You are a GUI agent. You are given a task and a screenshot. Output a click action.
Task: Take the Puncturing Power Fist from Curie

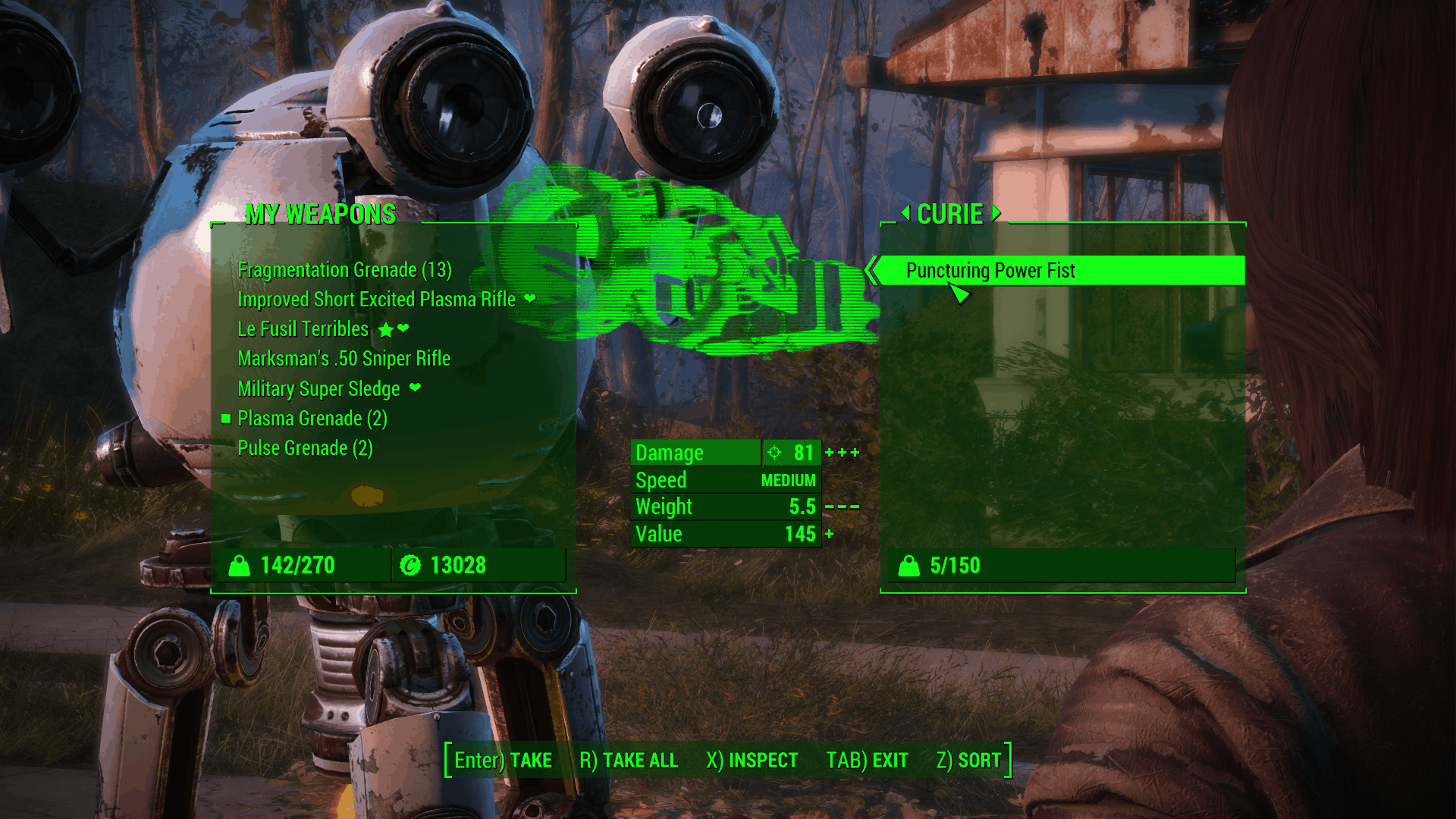click(990, 271)
